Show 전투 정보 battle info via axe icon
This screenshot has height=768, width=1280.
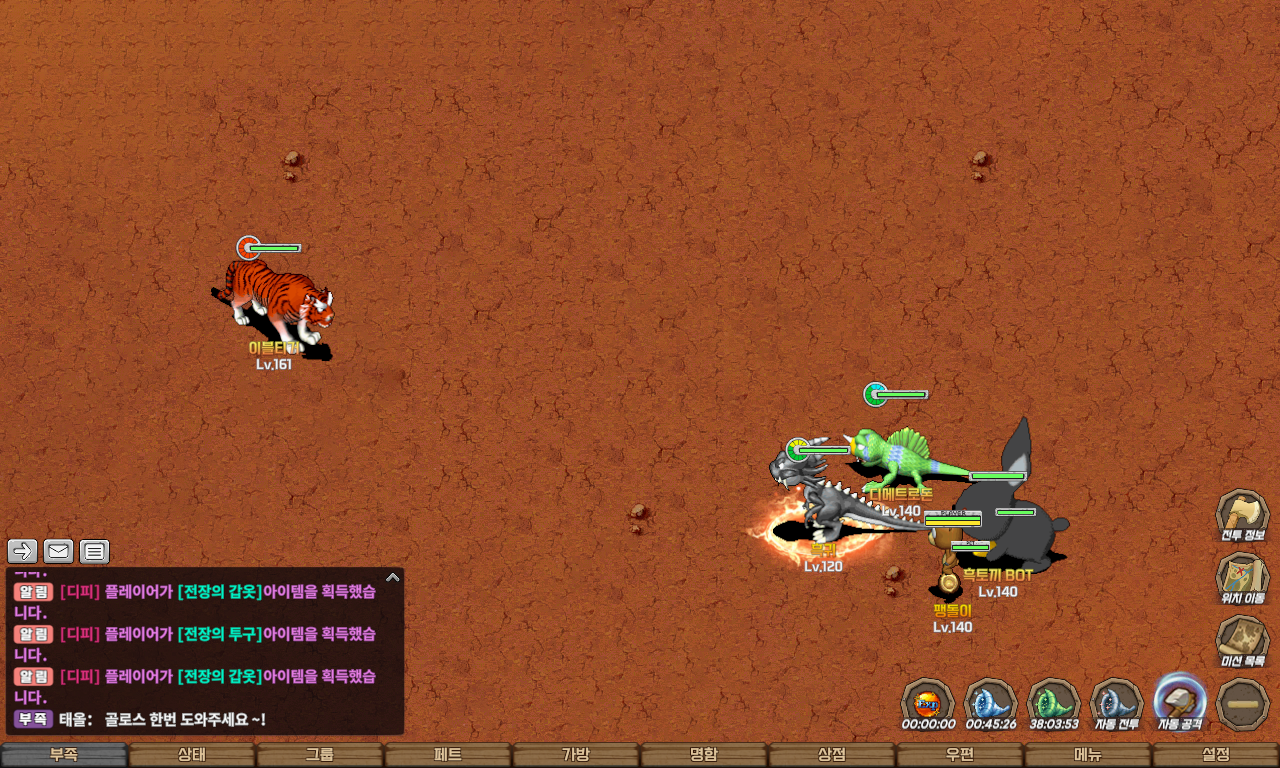pyautogui.click(x=1242, y=515)
